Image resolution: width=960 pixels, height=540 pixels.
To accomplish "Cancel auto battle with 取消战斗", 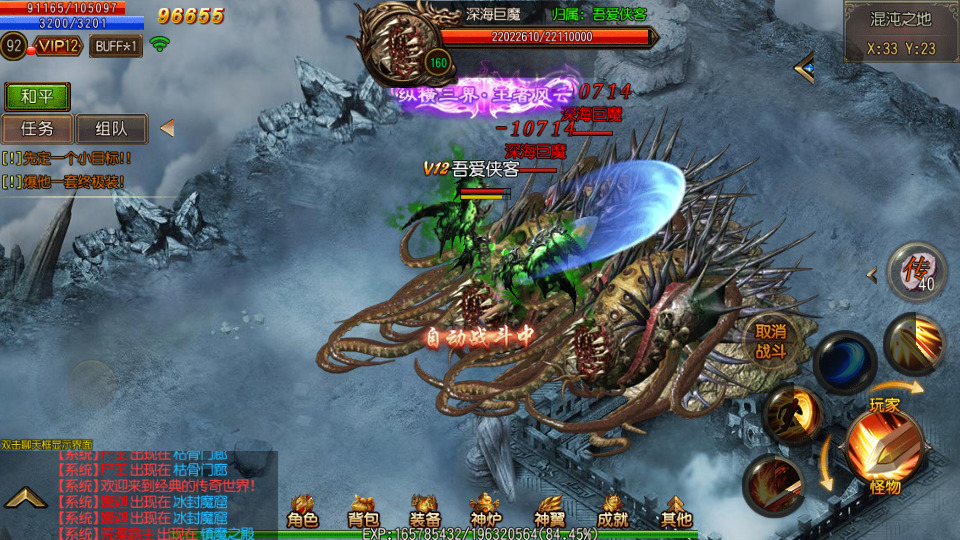I will tap(770, 341).
